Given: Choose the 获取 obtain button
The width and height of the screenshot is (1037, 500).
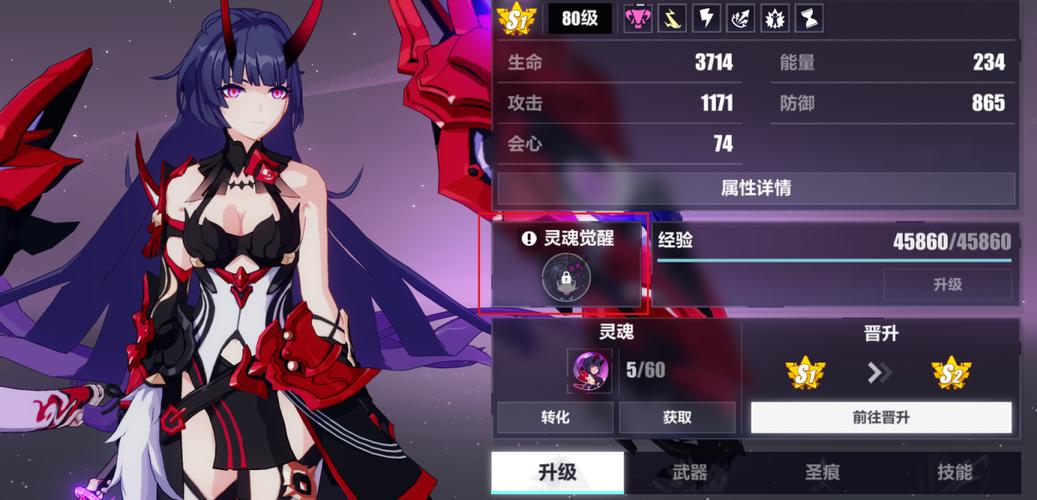Looking at the screenshot, I should coord(676,417).
